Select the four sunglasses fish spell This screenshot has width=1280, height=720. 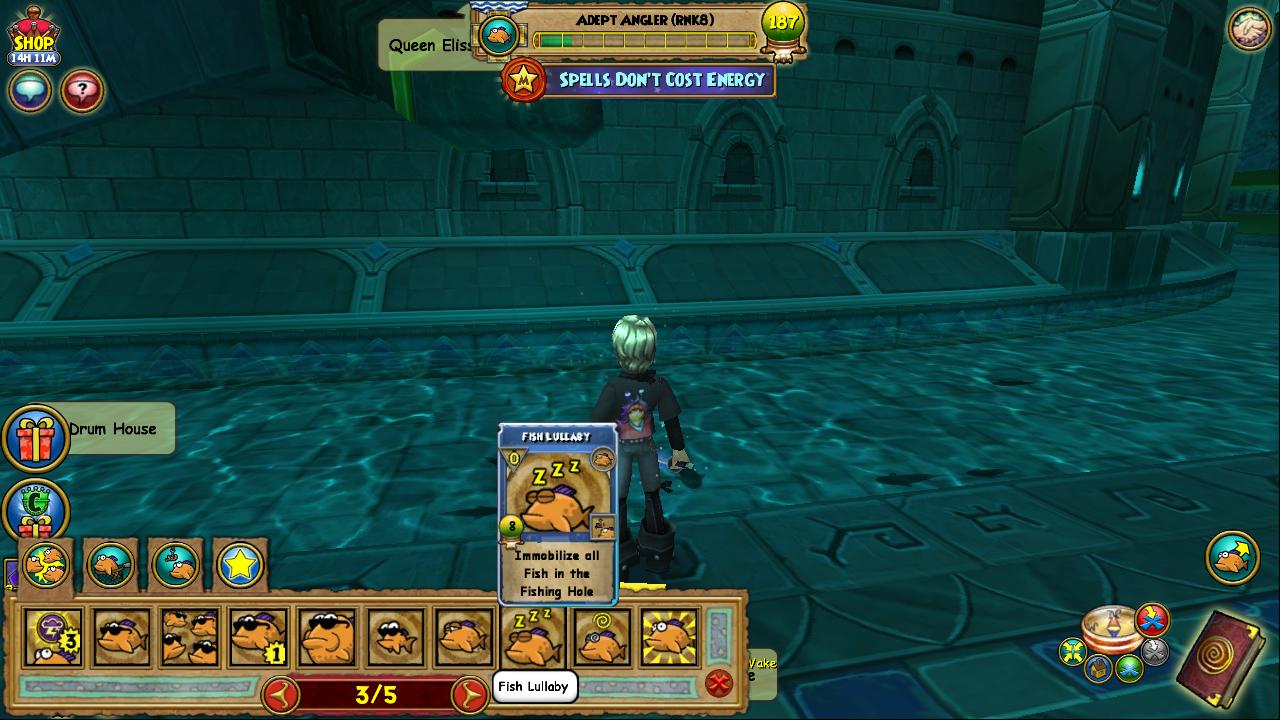point(190,637)
